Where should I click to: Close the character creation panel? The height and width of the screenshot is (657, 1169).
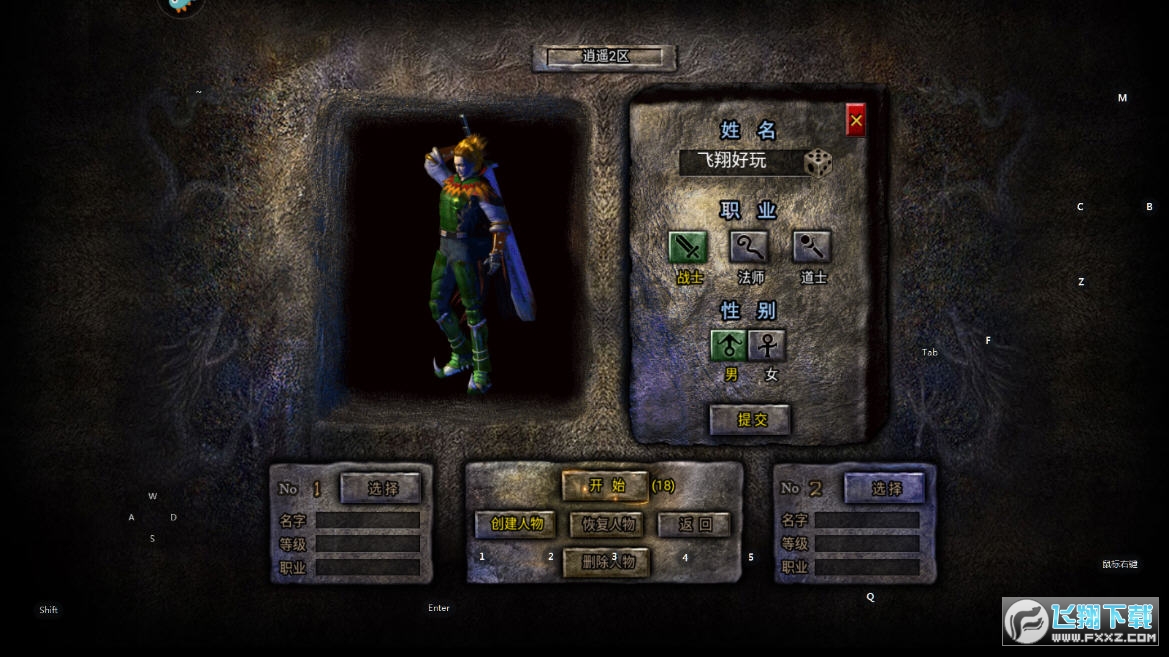pyautogui.click(x=856, y=121)
